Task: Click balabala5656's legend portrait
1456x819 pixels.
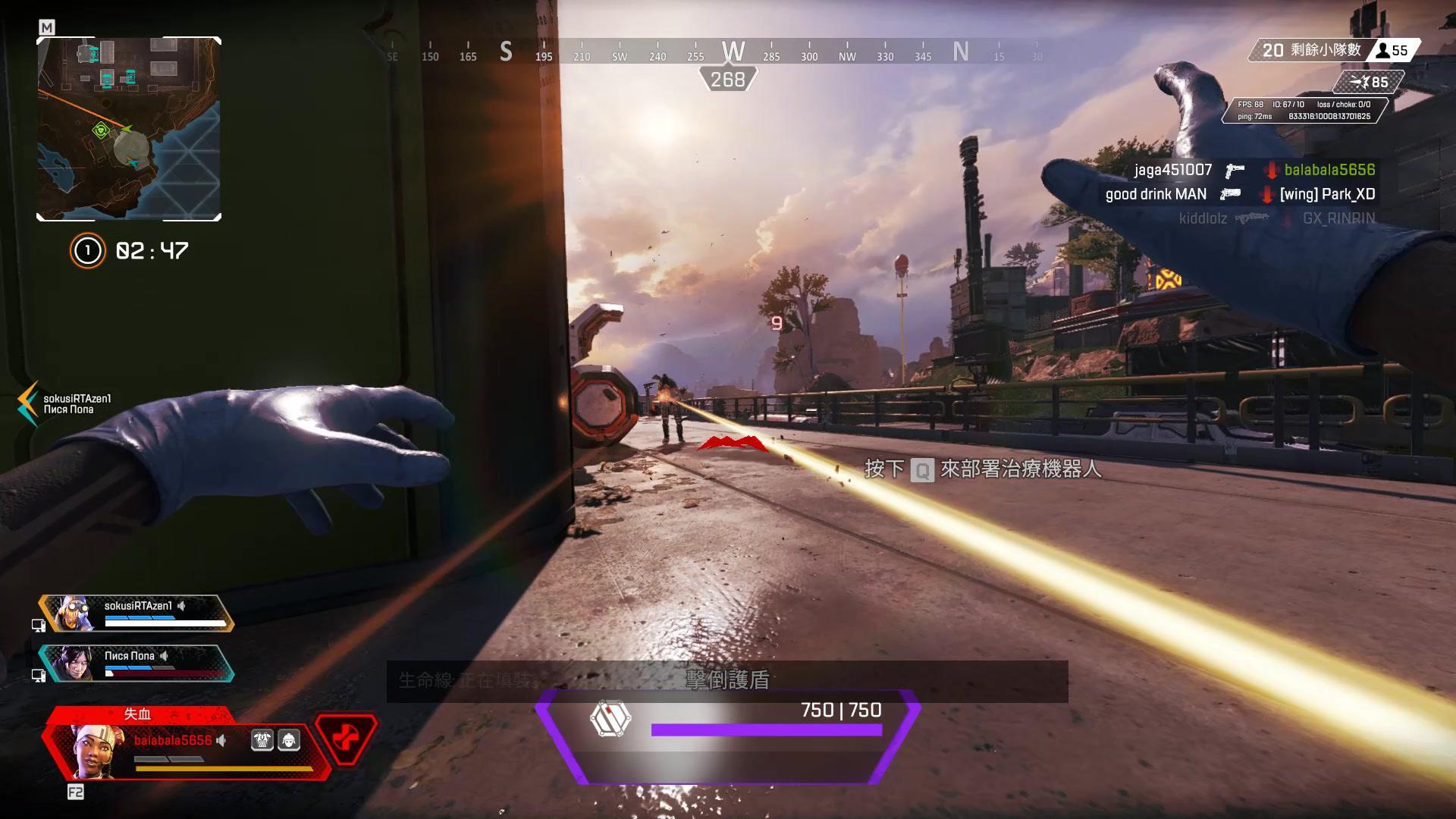Action: click(x=93, y=751)
